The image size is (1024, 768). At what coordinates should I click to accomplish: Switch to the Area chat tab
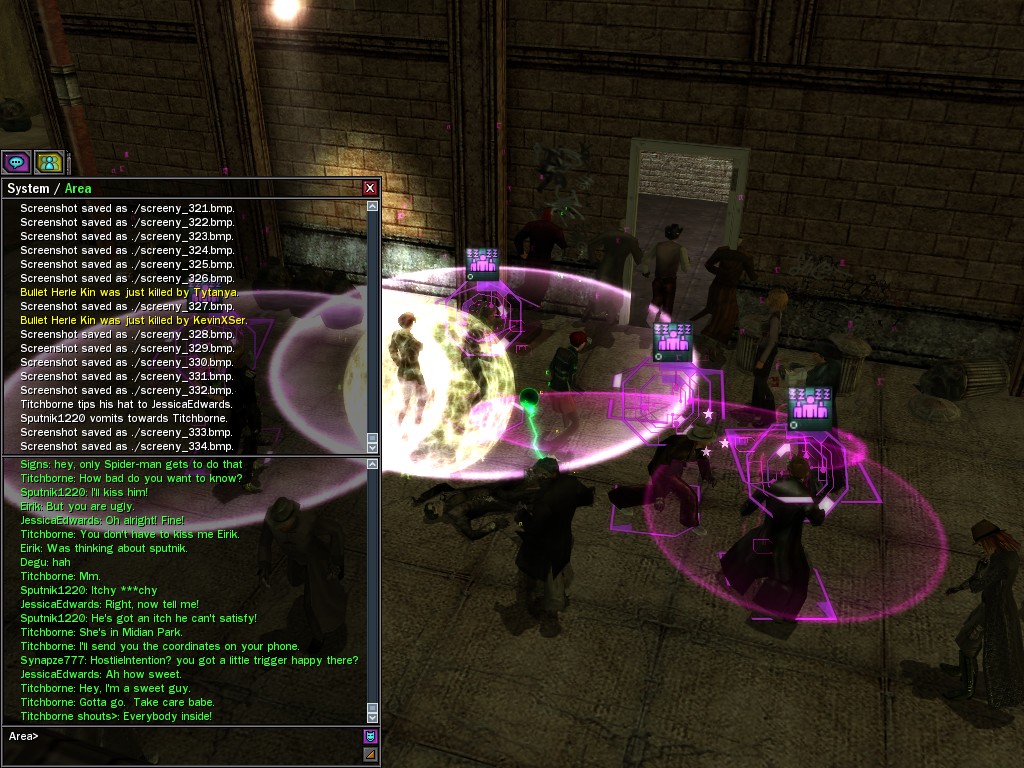coord(78,188)
